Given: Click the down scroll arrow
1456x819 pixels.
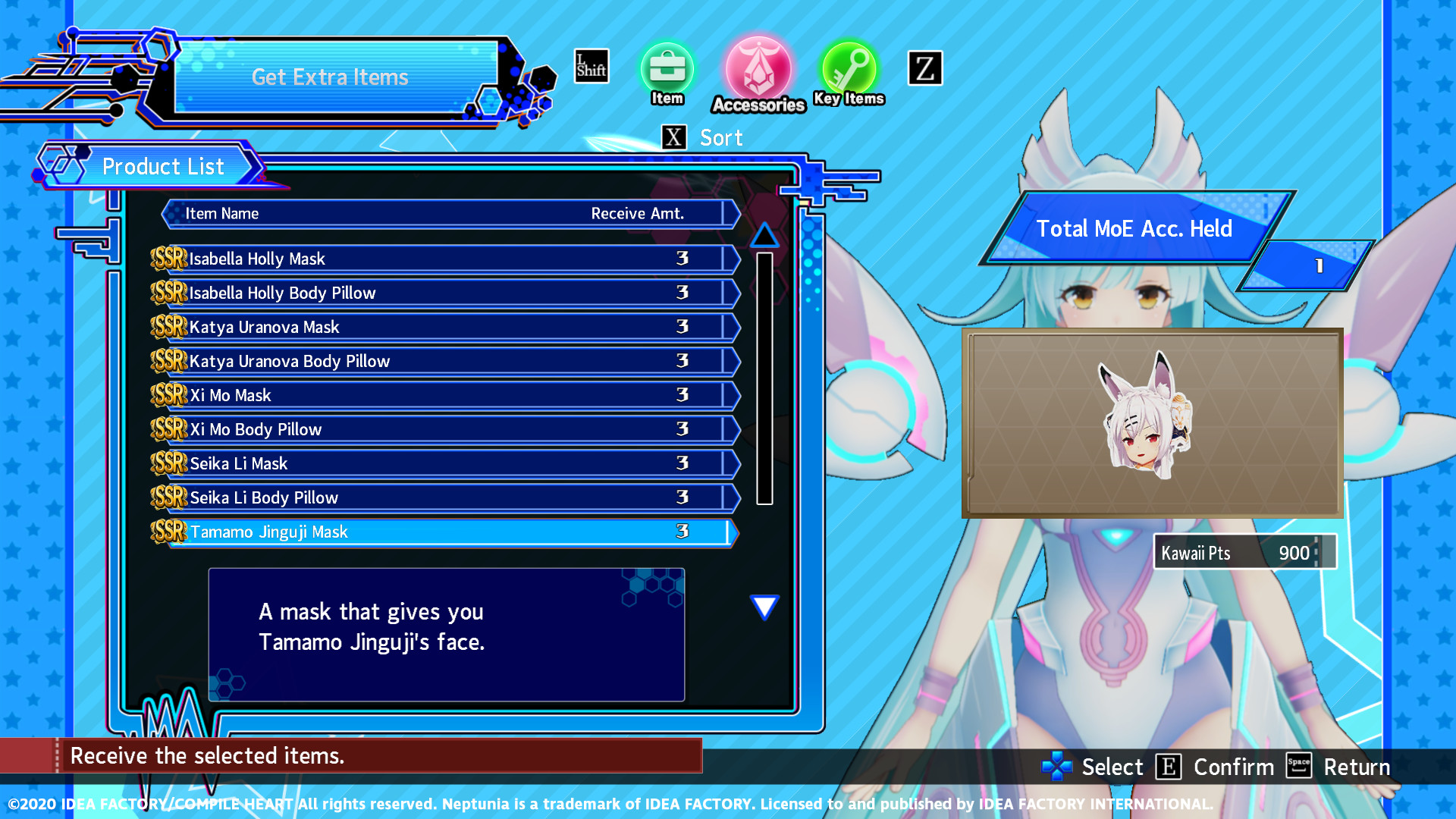Looking at the screenshot, I should click(765, 605).
